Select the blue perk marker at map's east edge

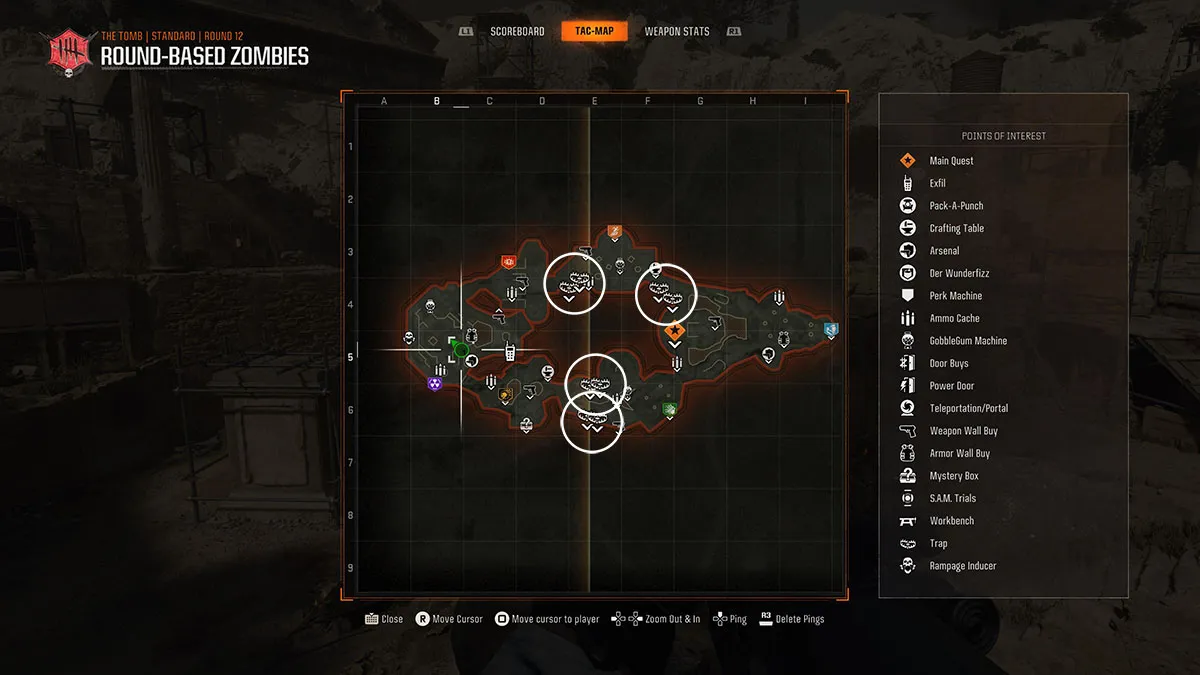point(830,329)
